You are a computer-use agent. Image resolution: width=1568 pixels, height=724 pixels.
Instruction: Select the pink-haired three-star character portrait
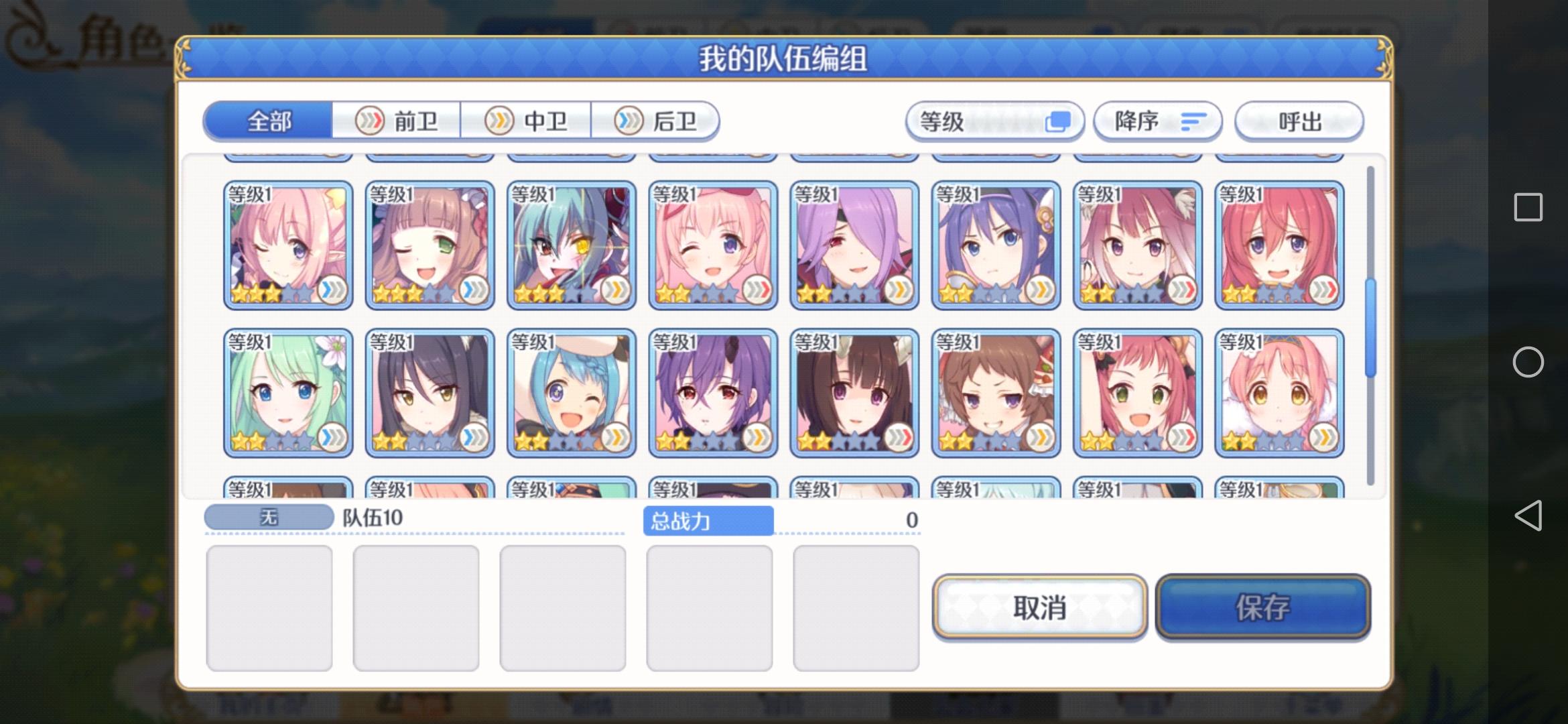click(288, 245)
